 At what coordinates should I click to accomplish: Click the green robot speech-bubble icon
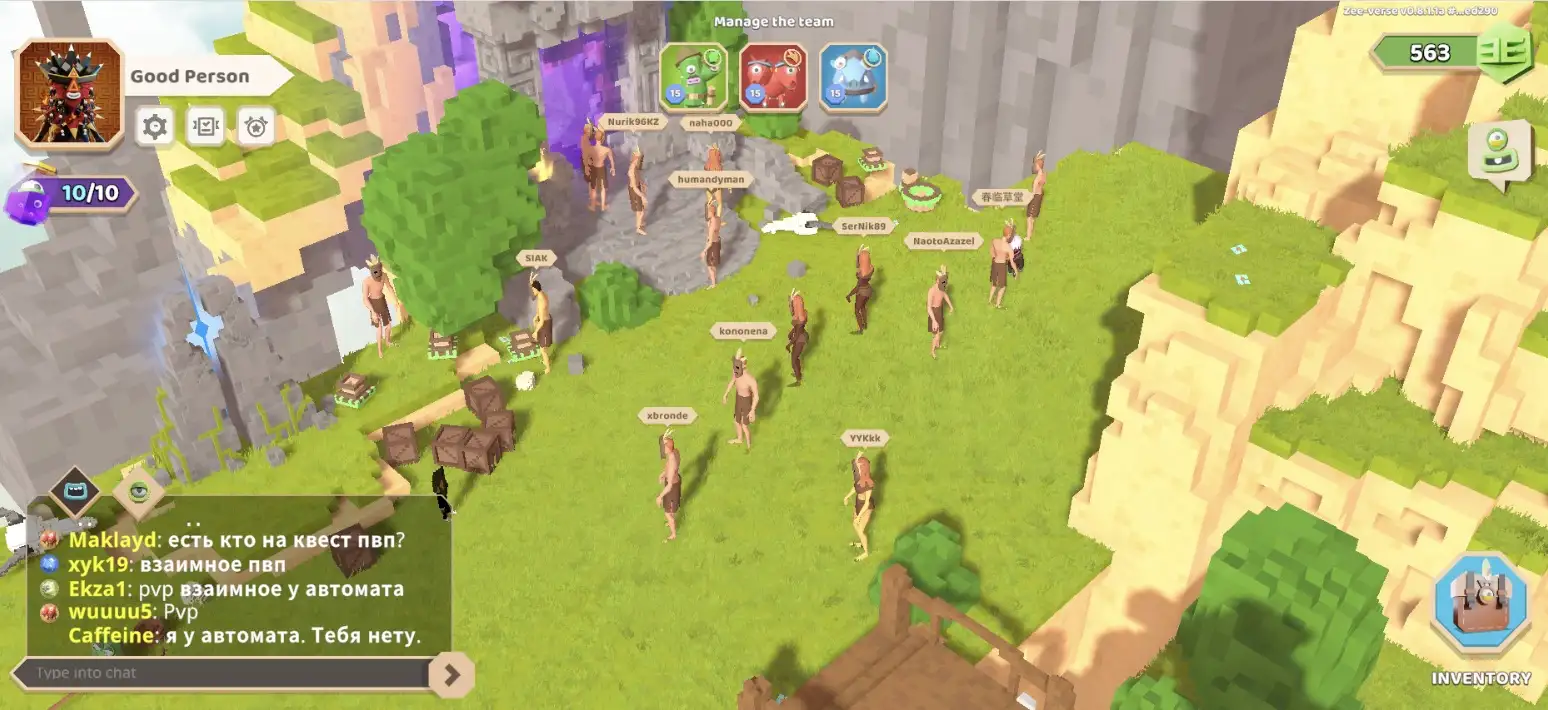coord(1499,151)
